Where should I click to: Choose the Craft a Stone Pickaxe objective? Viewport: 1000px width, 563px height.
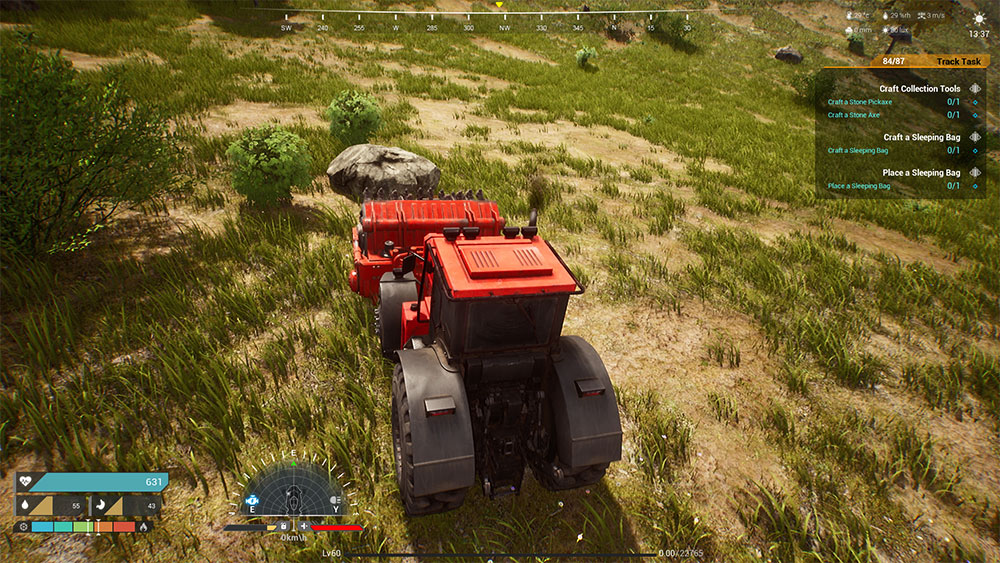pos(858,102)
